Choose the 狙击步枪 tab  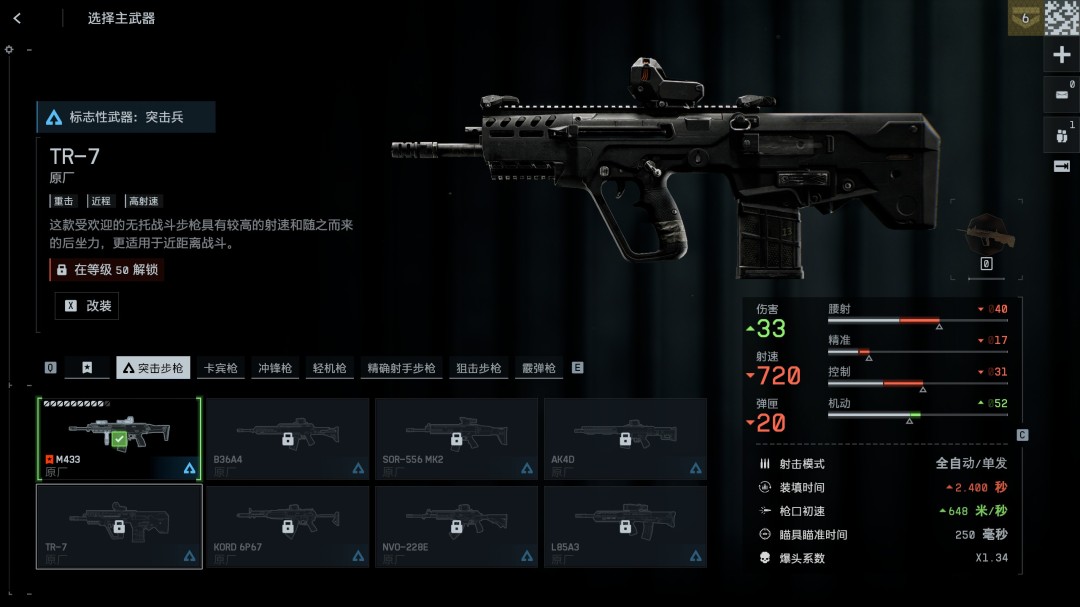pos(478,368)
